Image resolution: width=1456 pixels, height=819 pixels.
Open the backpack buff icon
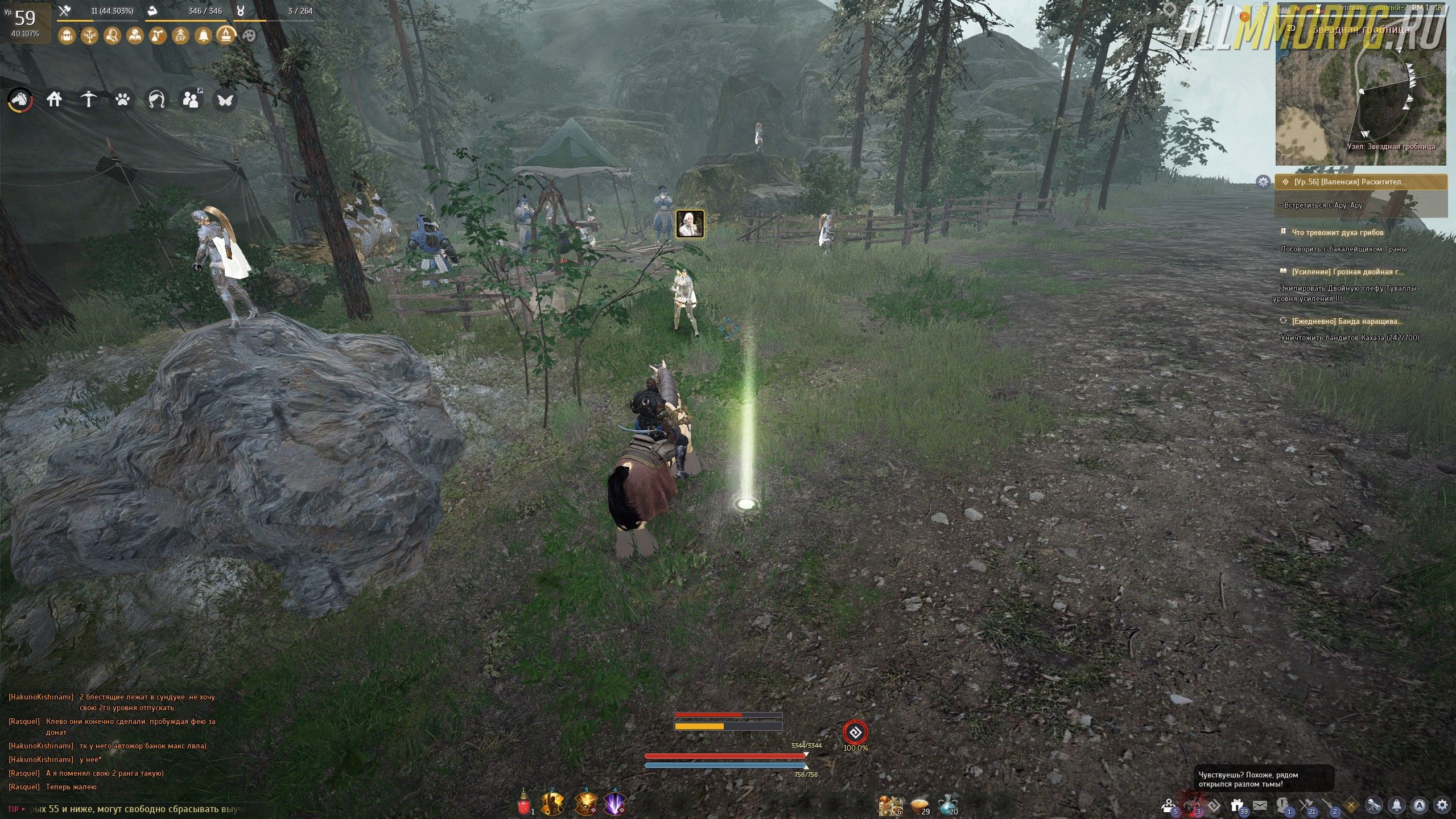point(67,36)
